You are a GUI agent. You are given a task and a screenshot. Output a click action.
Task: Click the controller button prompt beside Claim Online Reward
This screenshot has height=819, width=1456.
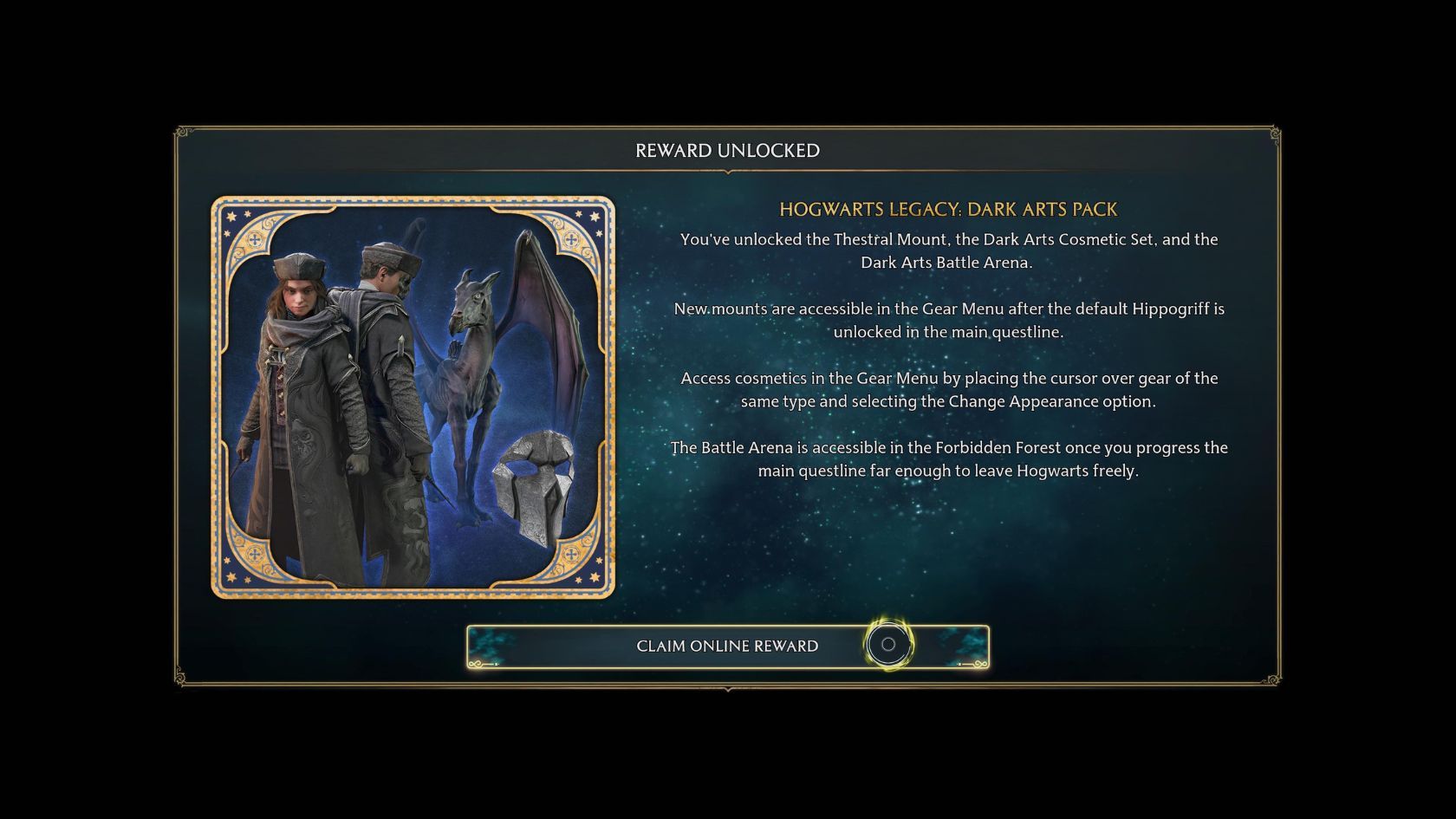point(887,645)
